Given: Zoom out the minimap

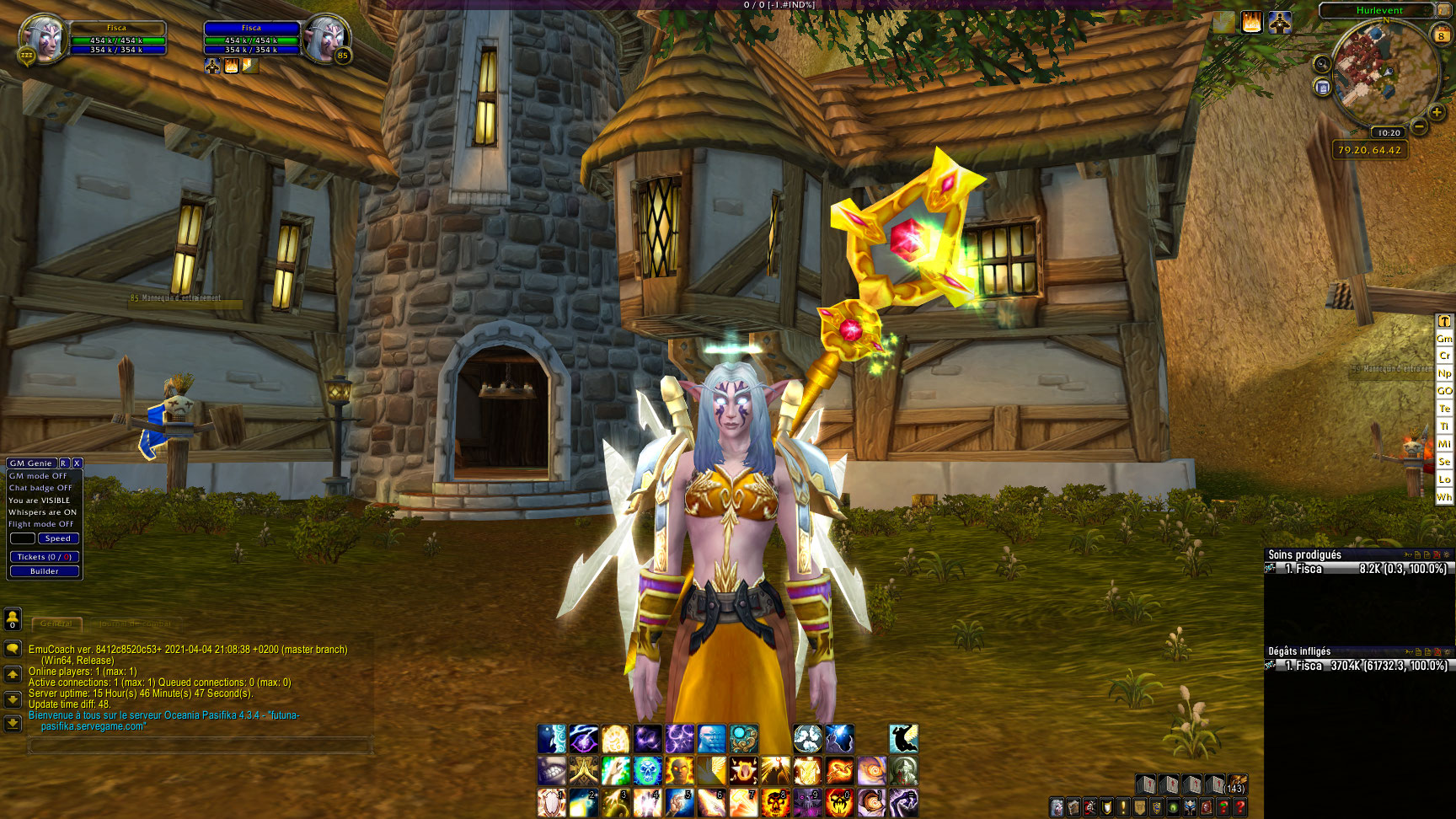Looking at the screenshot, I should pos(1419,127).
